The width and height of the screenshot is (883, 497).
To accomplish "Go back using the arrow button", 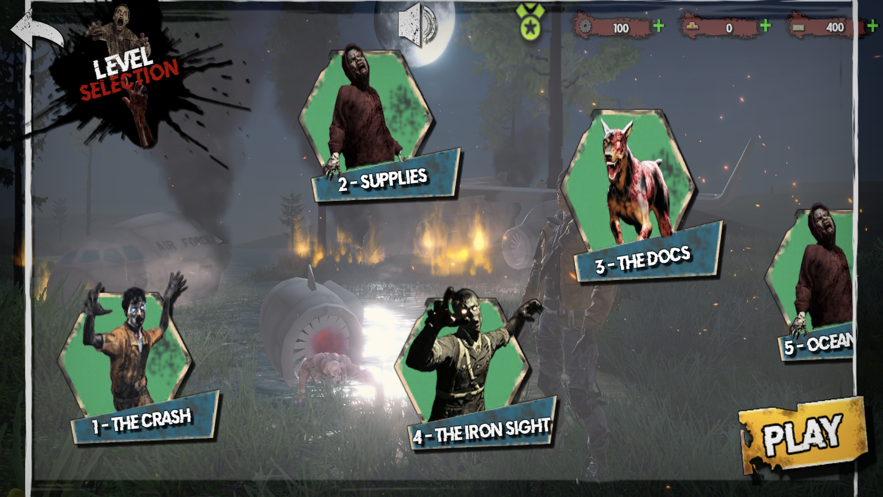I will point(34,30).
